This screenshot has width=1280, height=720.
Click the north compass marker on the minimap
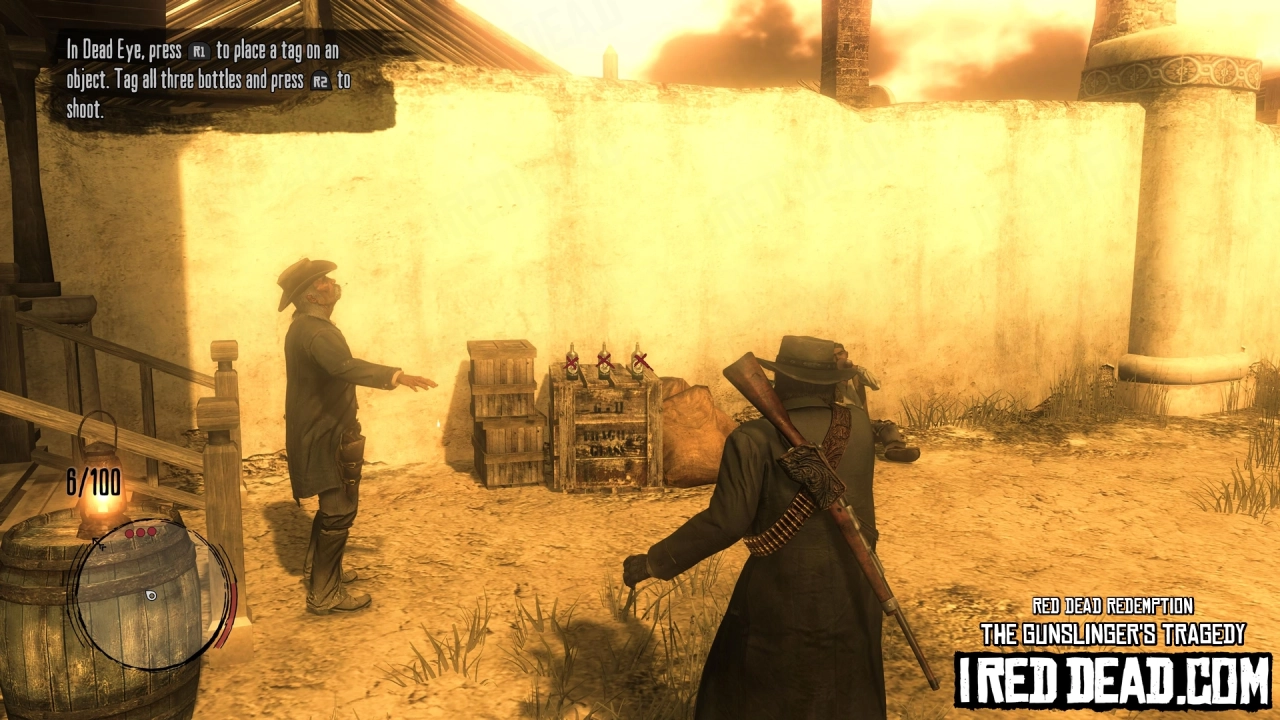click(101, 545)
